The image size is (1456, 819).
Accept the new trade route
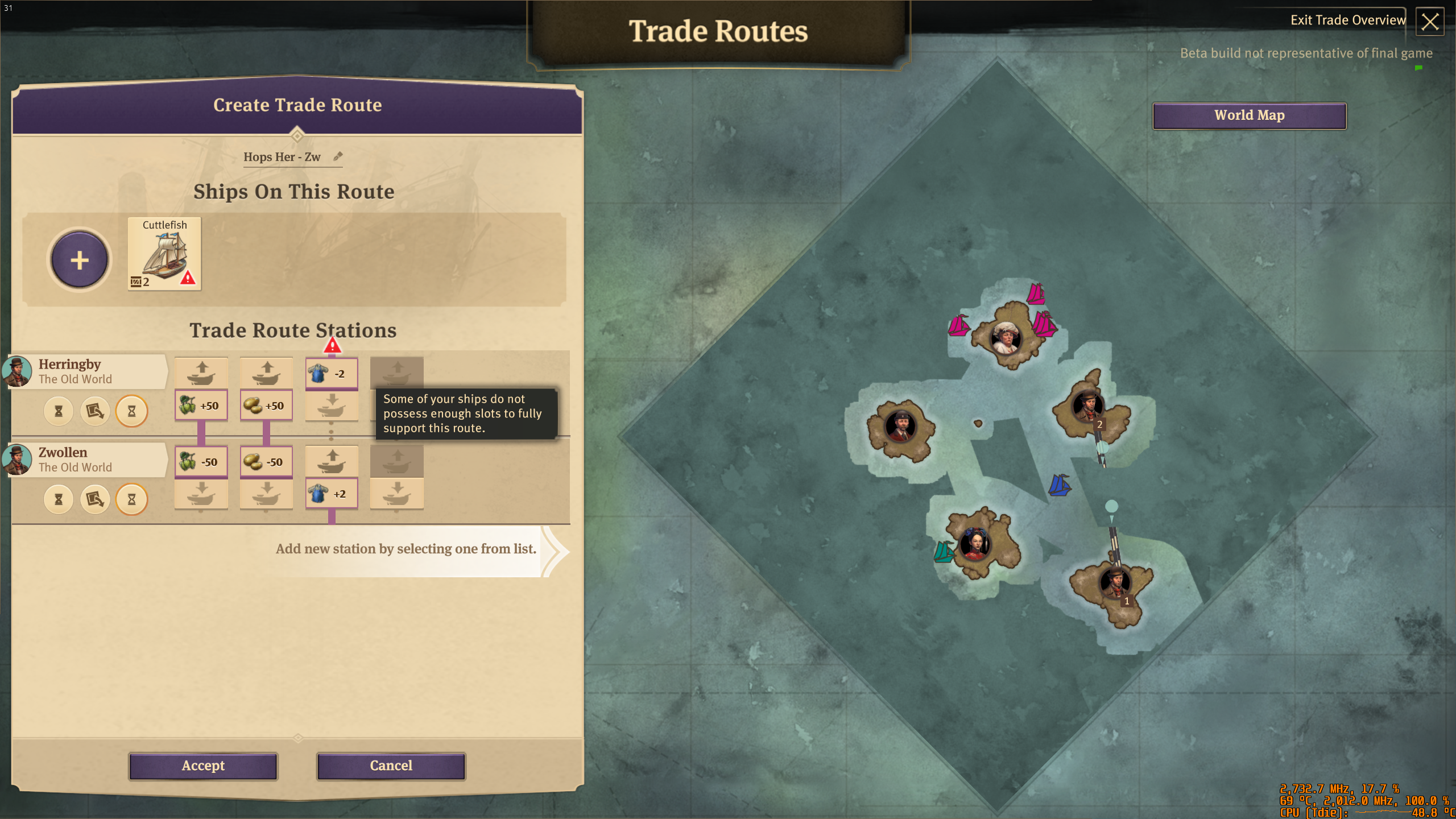pos(203,766)
